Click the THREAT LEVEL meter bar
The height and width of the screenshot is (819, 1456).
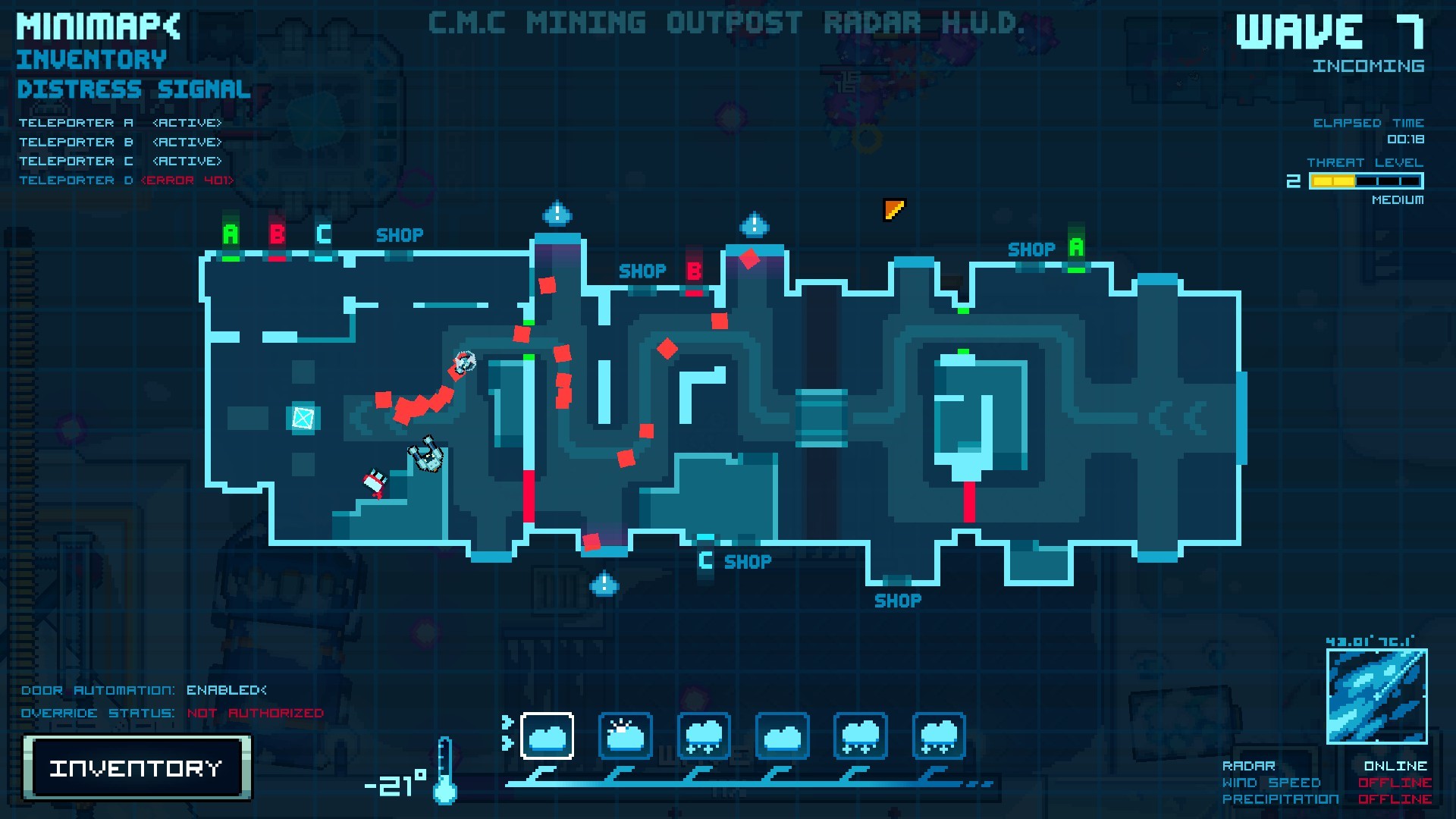tap(1365, 180)
